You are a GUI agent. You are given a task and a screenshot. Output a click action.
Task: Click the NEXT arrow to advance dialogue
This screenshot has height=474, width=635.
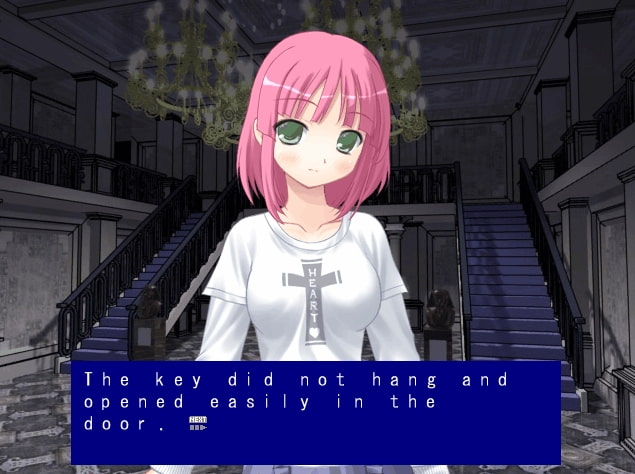click(x=197, y=424)
